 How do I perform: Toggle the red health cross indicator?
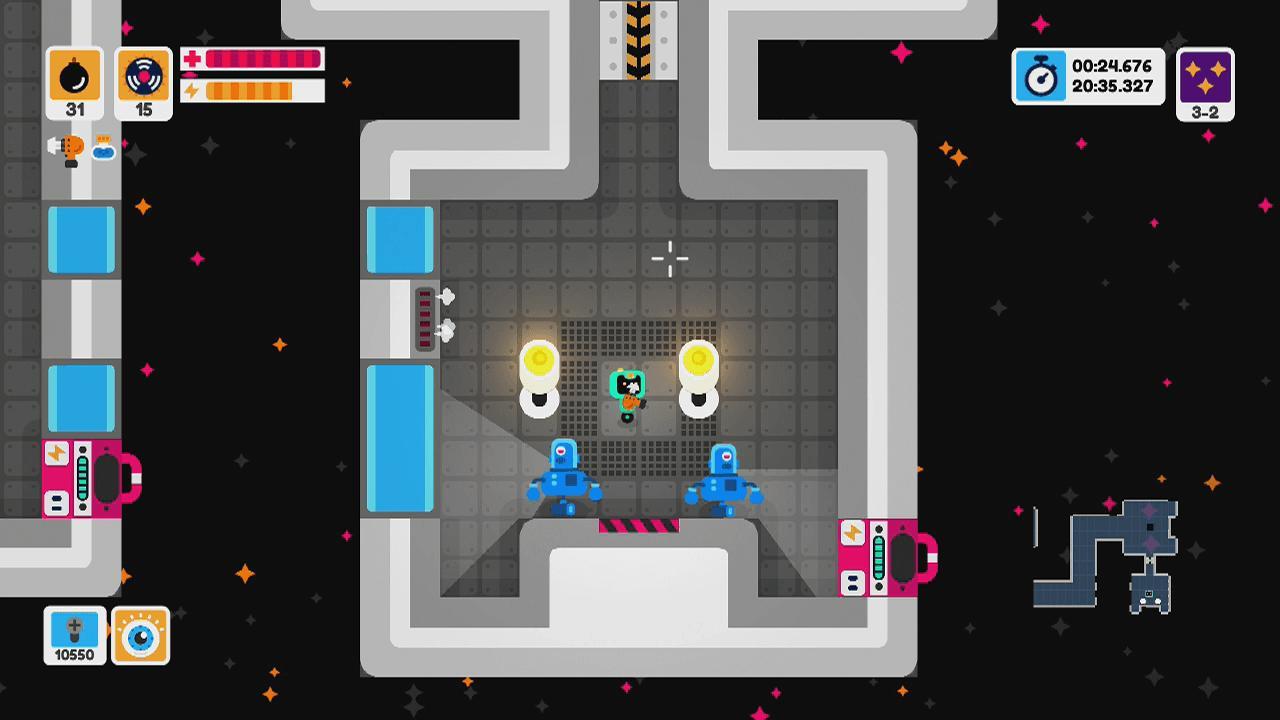[190, 60]
